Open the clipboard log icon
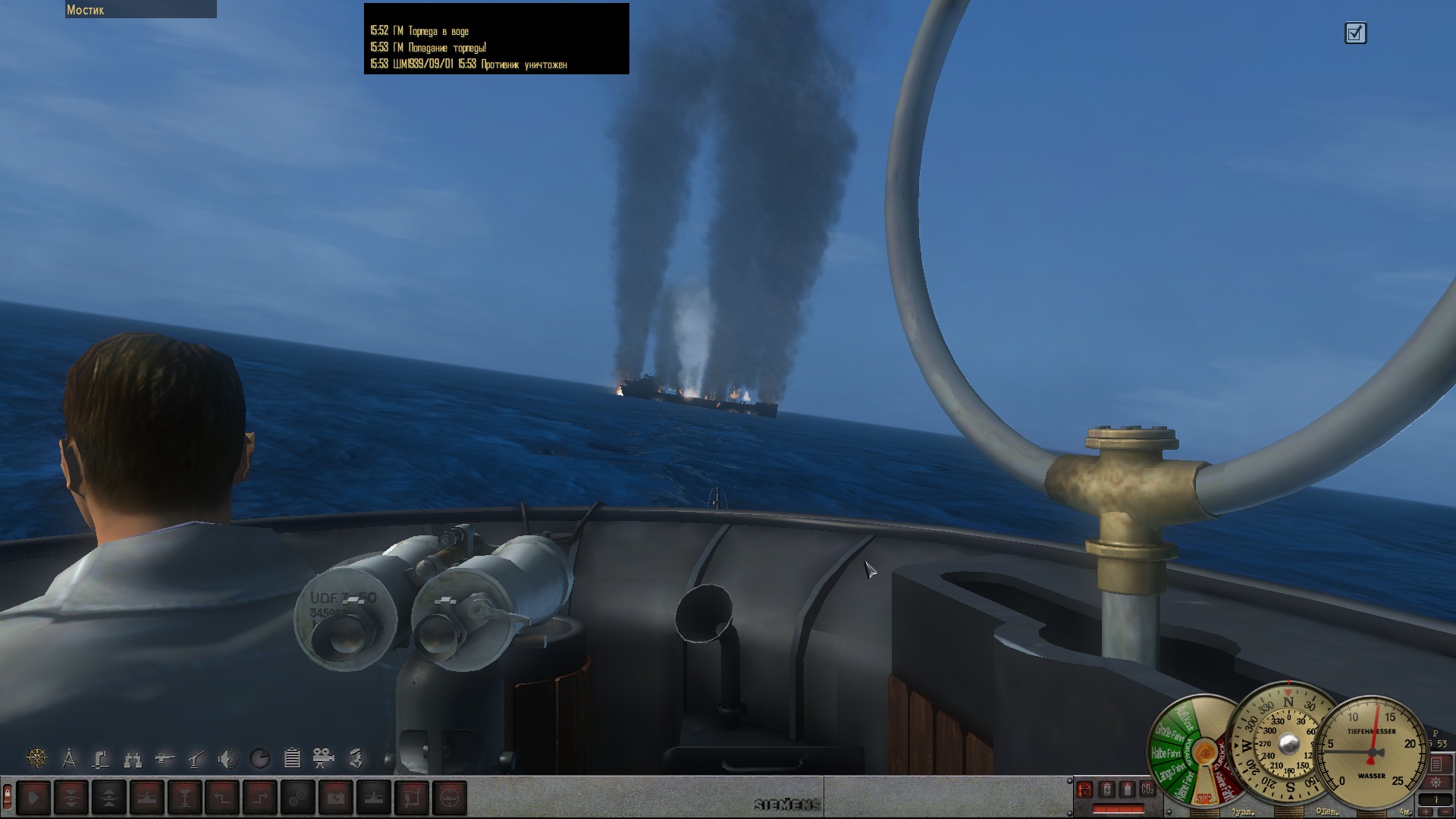The image size is (1456, 819). [292, 758]
